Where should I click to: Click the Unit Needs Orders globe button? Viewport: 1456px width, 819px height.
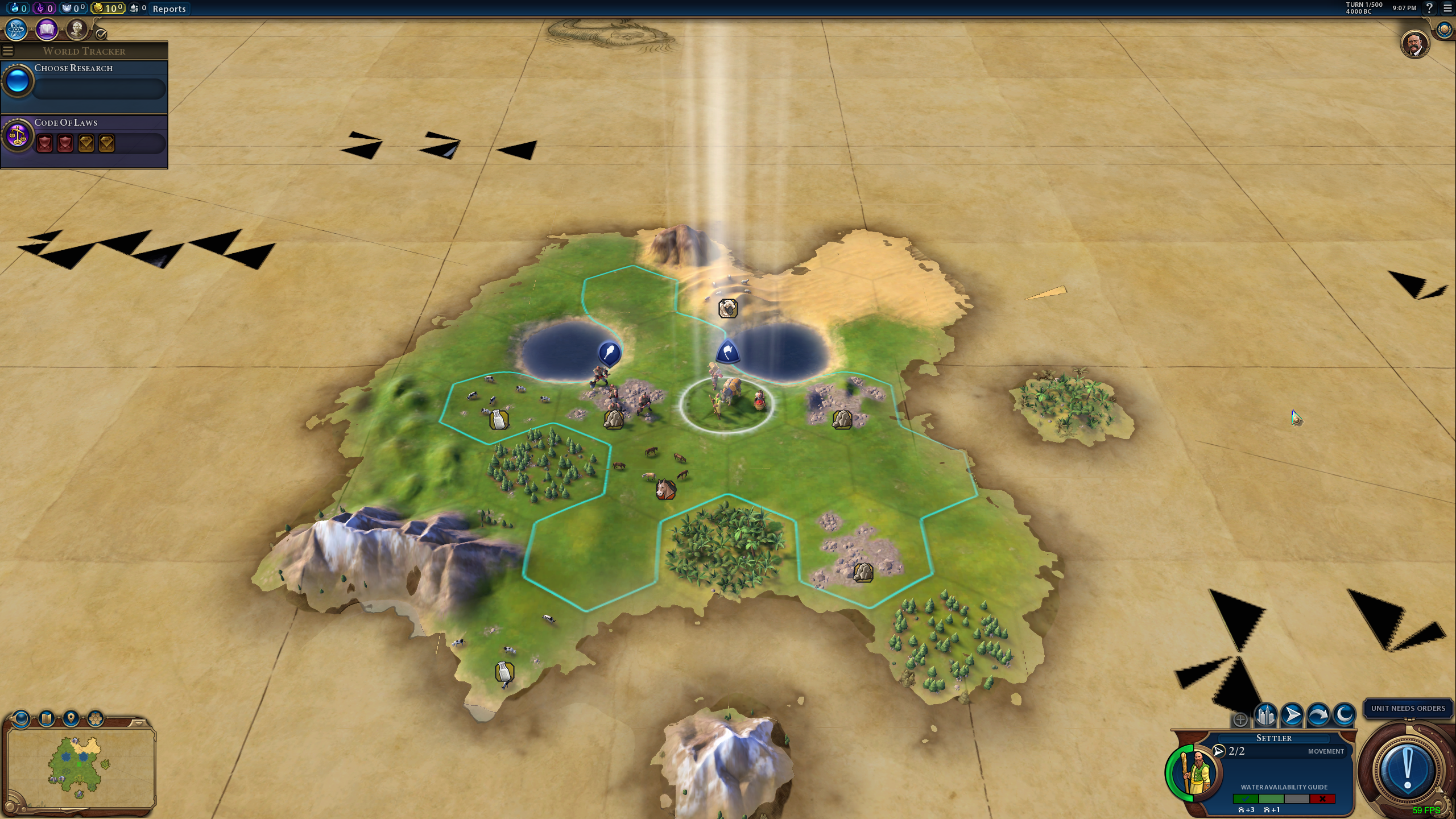[x=1408, y=771]
